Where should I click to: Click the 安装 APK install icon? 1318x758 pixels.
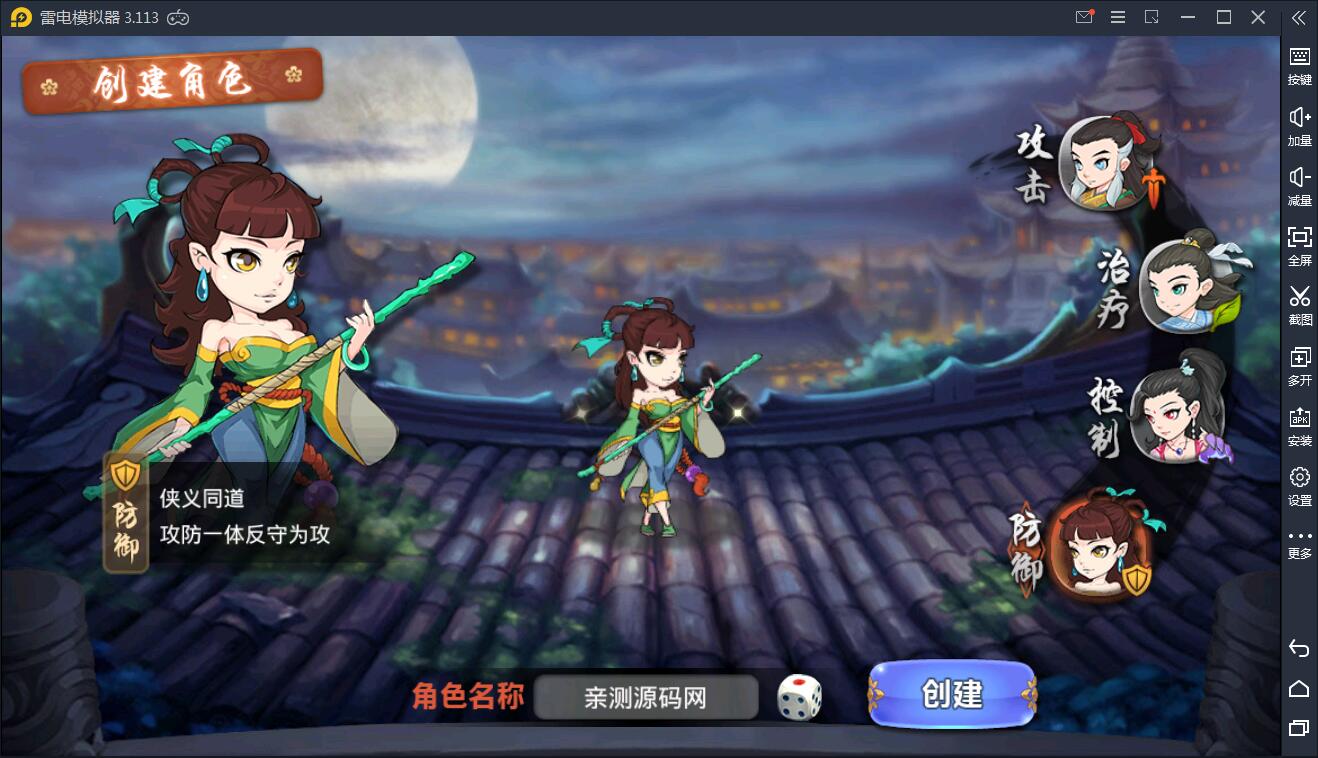pos(1299,422)
